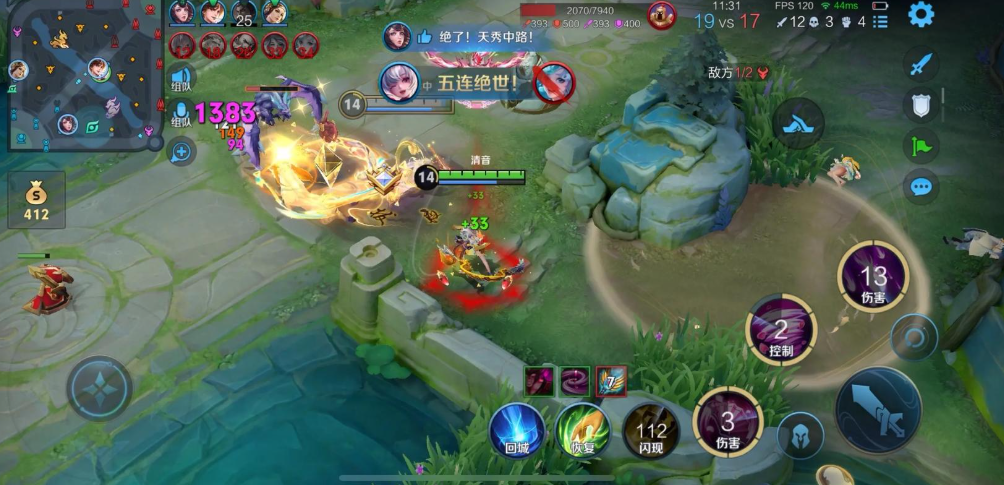Hit the large sword basic attack button
The image size is (1004, 485).
tap(877, 410)
